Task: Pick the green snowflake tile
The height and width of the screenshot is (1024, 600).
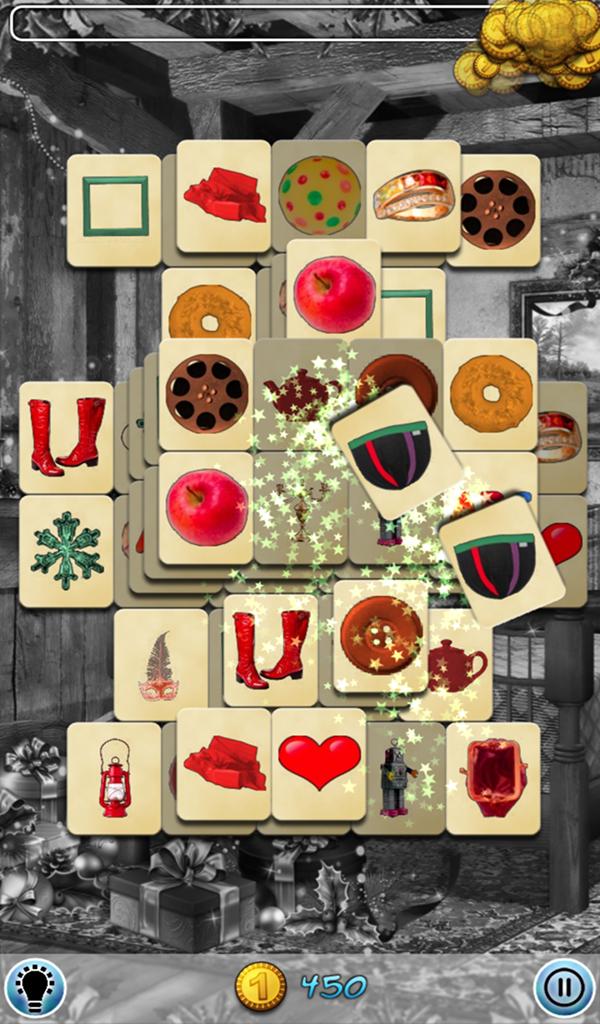Action: point(66,550)
